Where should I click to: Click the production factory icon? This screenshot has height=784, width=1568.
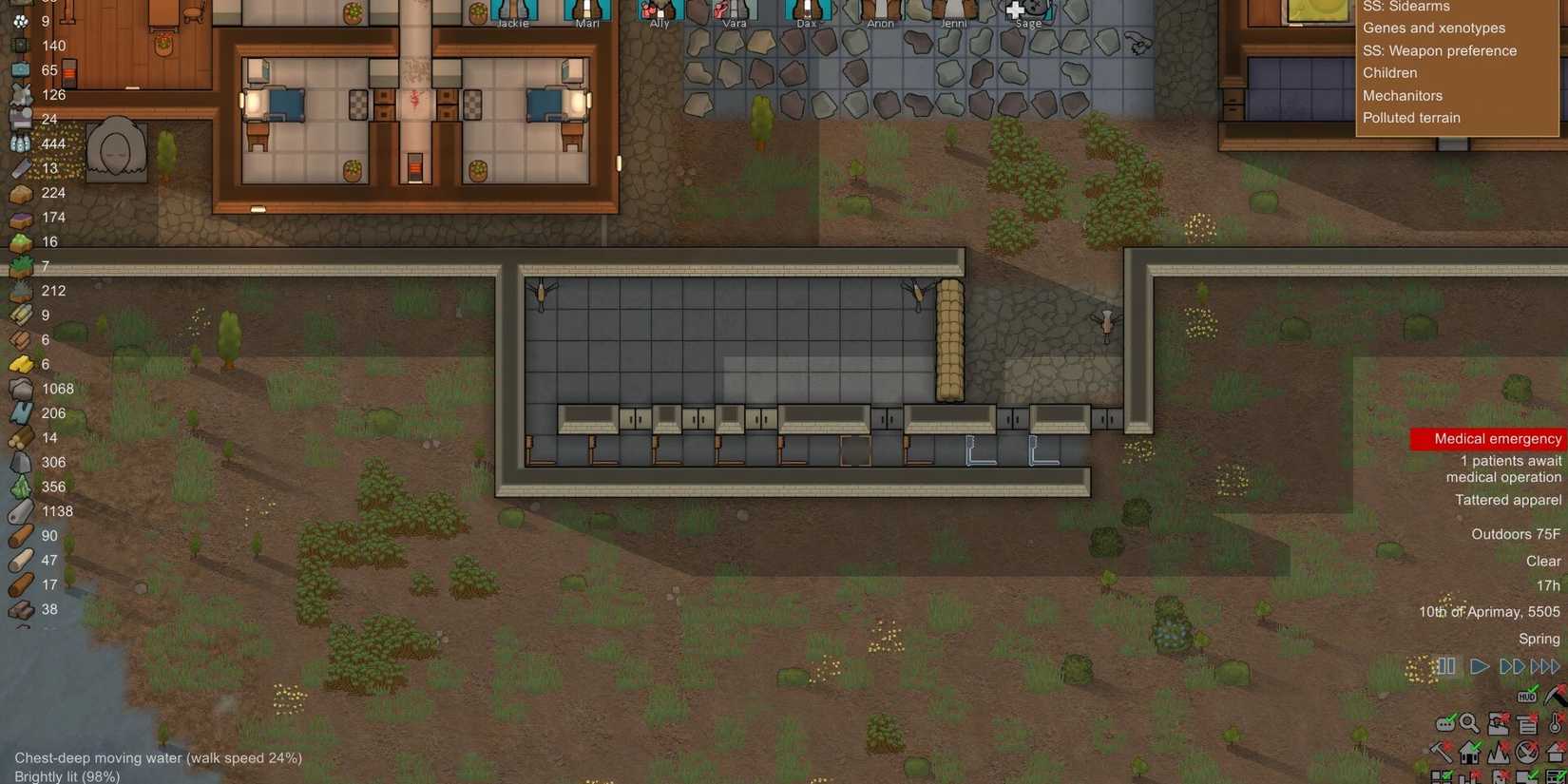click(1499, 723)
